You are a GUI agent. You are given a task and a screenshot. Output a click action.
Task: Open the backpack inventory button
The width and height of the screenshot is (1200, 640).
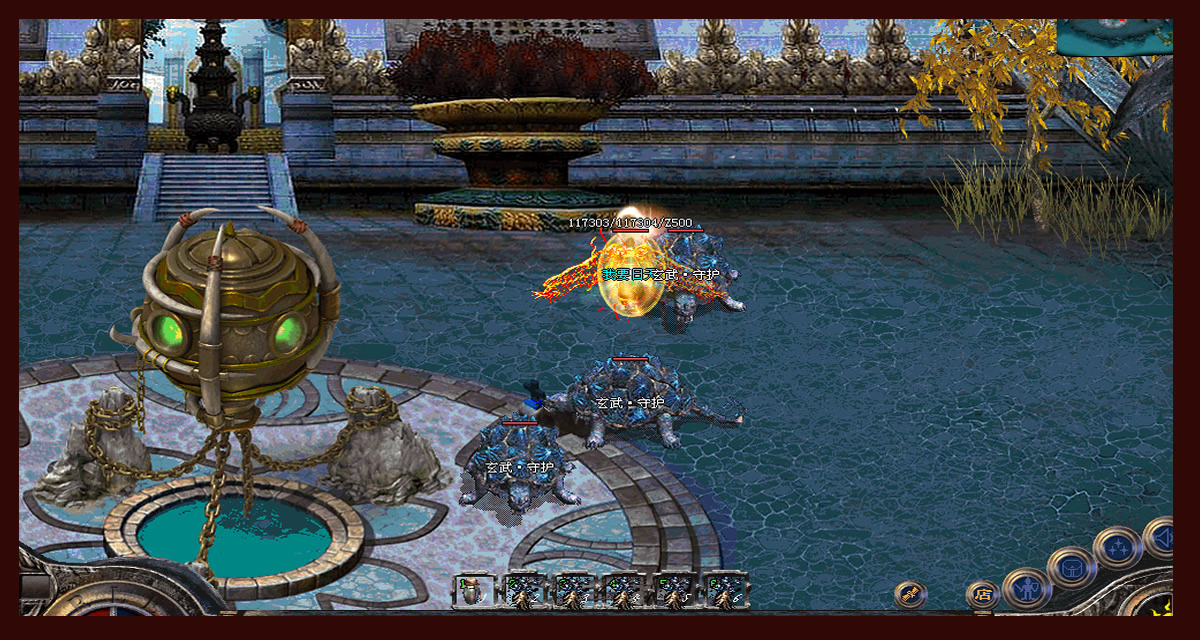click(1071, 568)
